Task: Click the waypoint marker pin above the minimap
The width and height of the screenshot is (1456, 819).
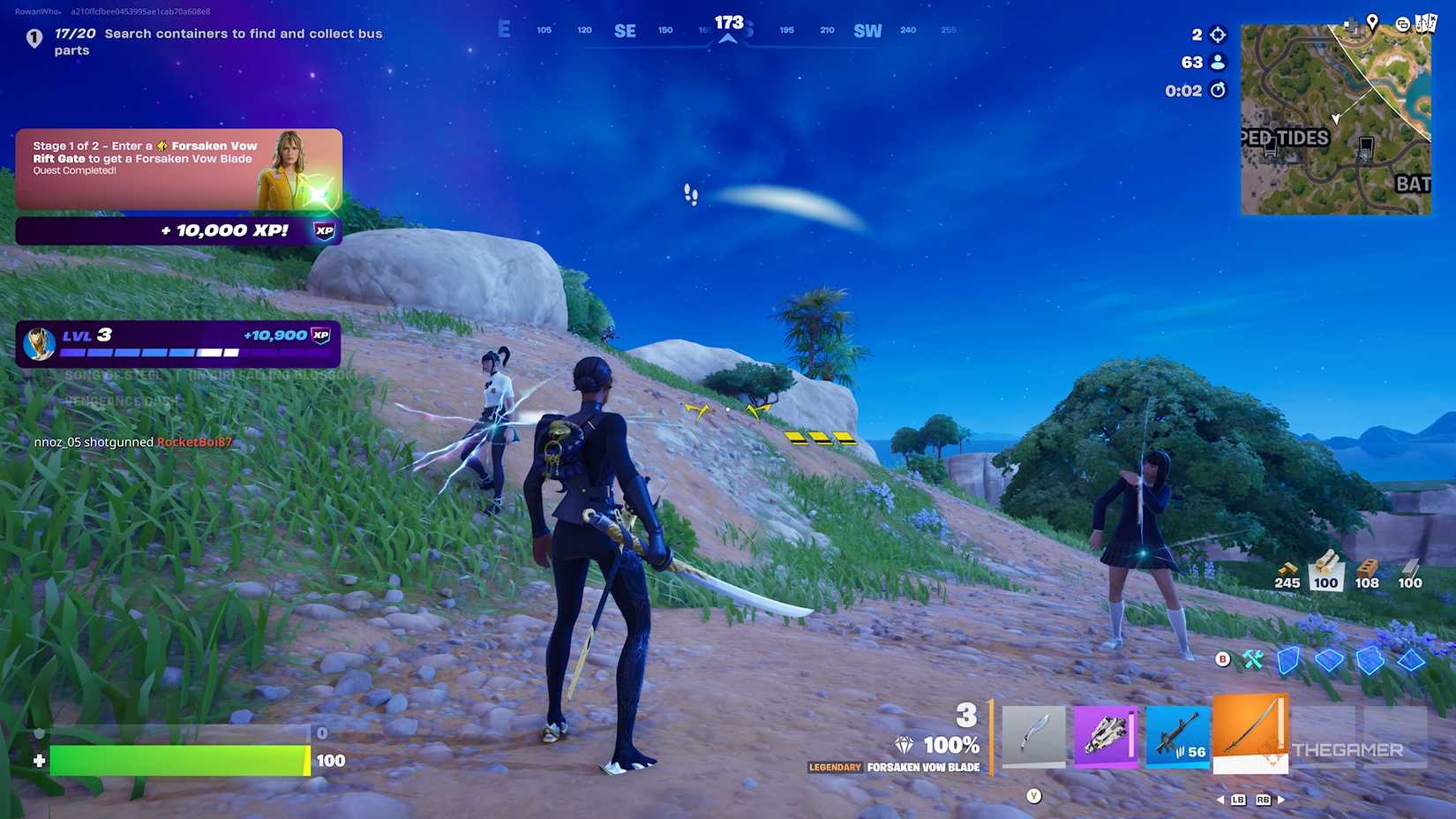Action: point(1373,23)
